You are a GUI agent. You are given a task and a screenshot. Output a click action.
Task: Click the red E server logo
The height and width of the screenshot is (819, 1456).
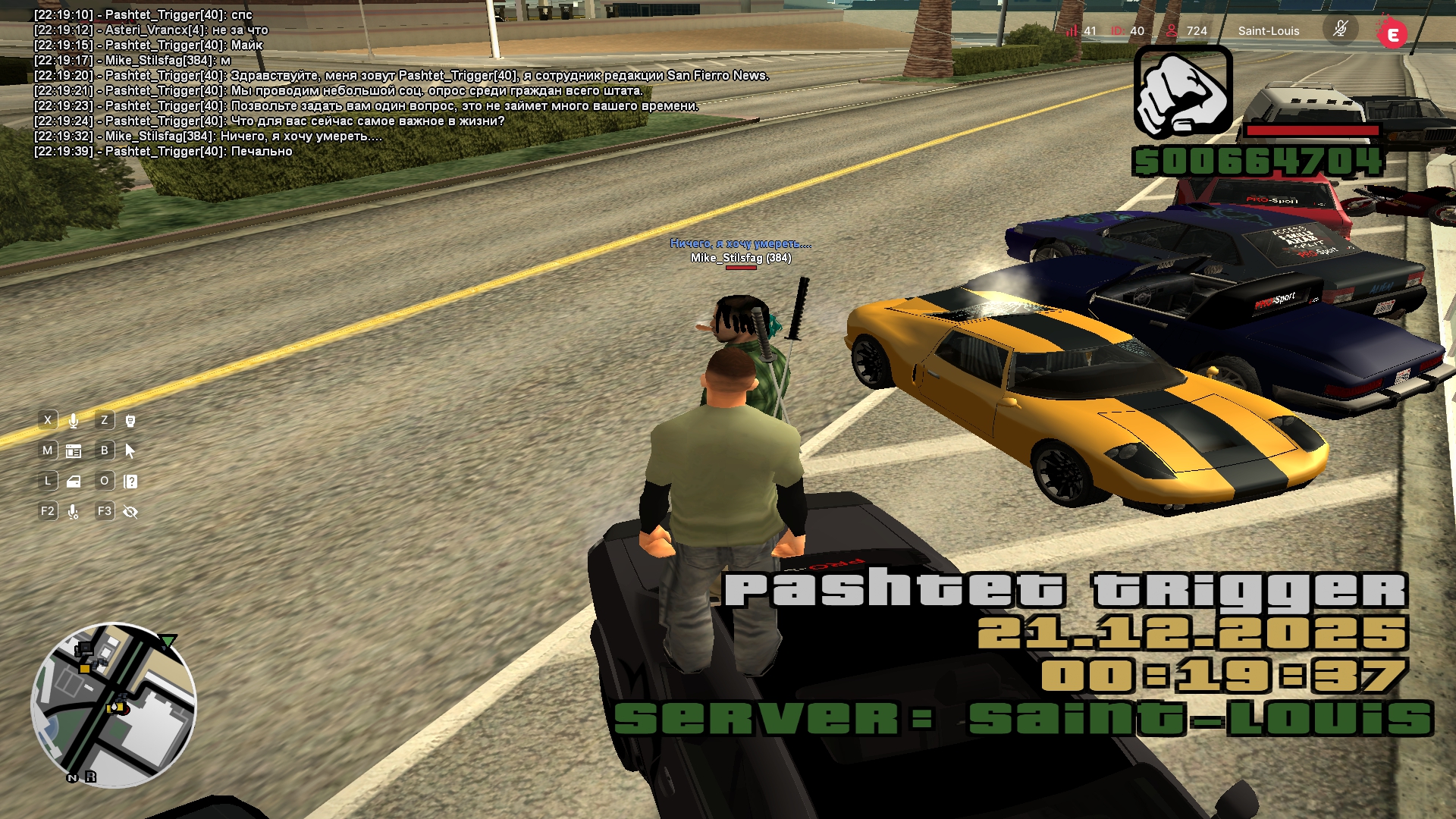click(x=1392, y=34)
